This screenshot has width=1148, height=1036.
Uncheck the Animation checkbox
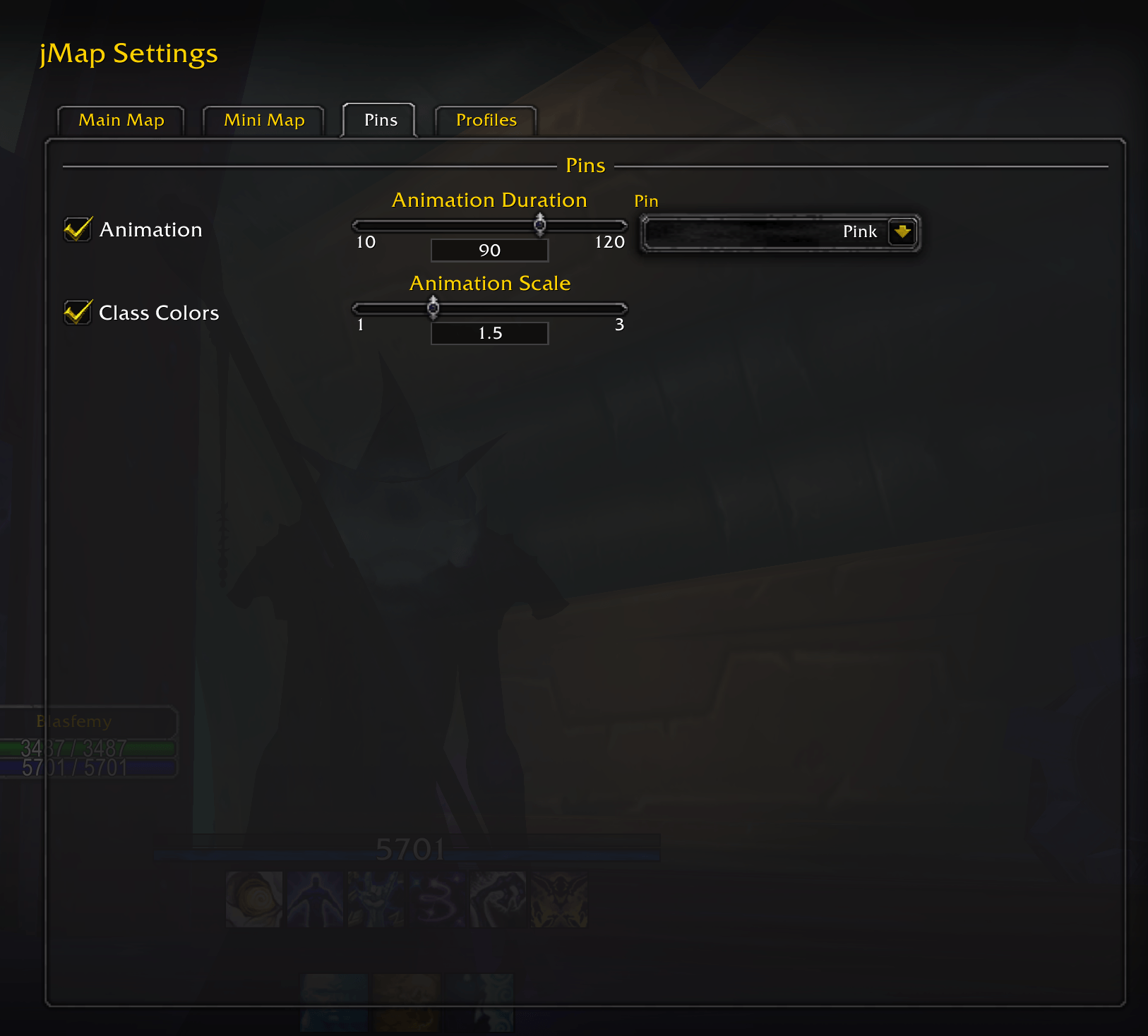point(78,229)
